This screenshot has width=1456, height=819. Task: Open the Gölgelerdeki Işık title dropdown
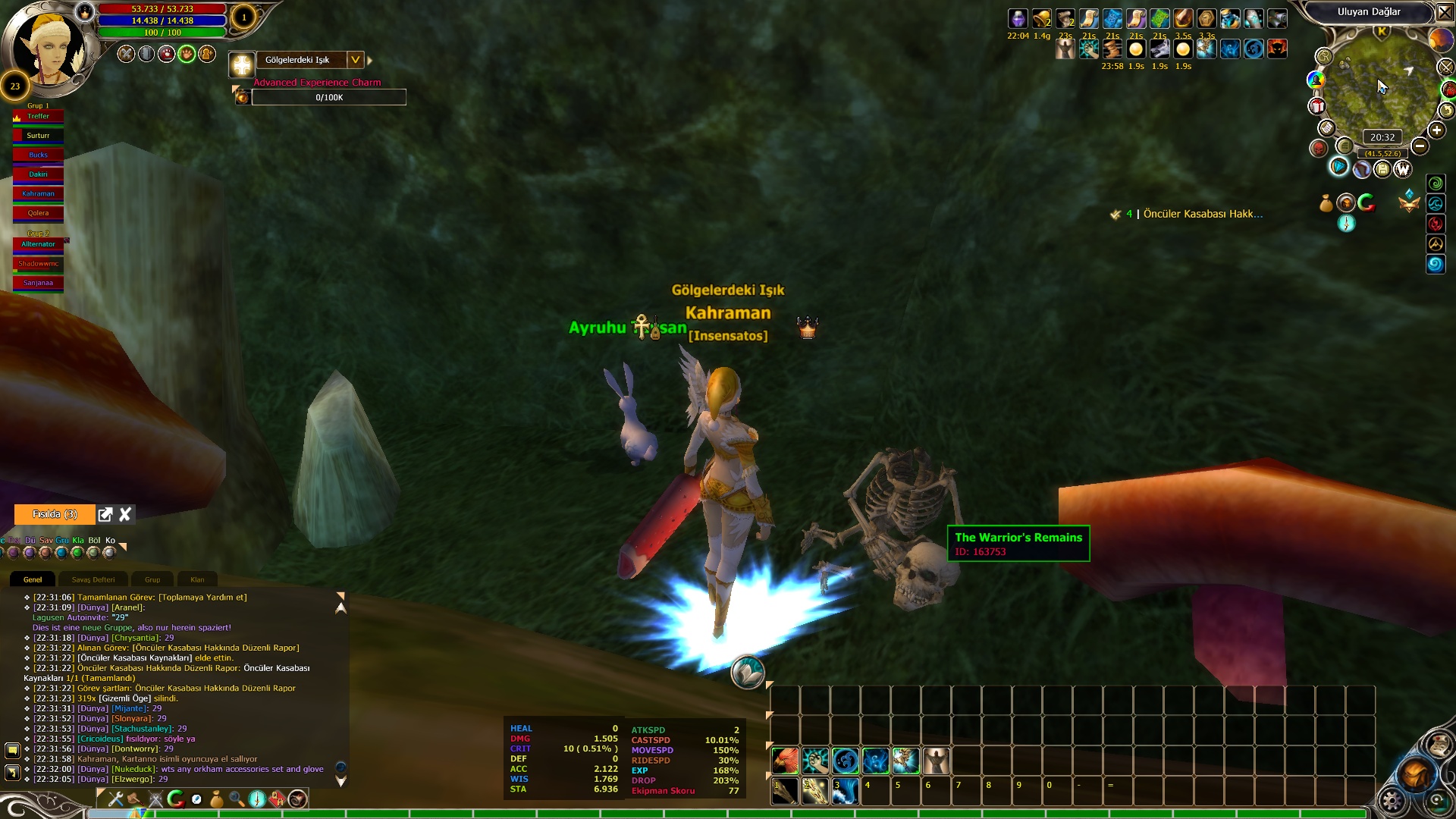pos(355,60)
